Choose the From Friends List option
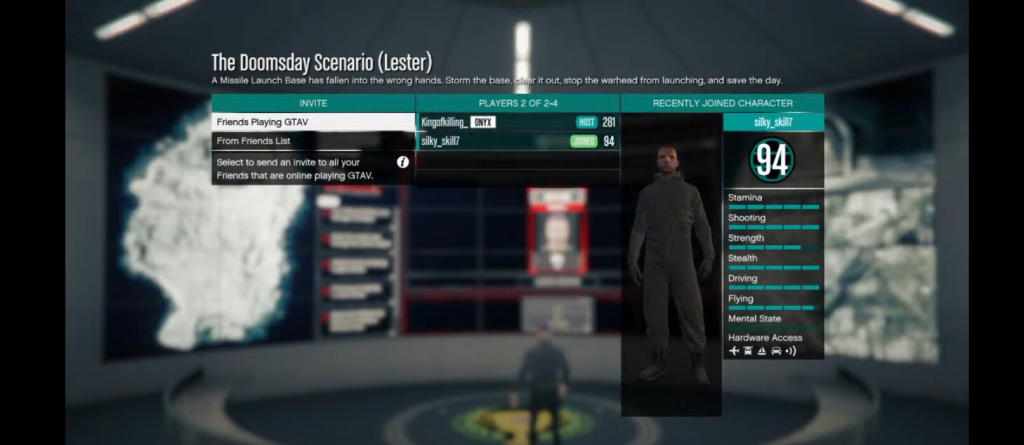 312,141
